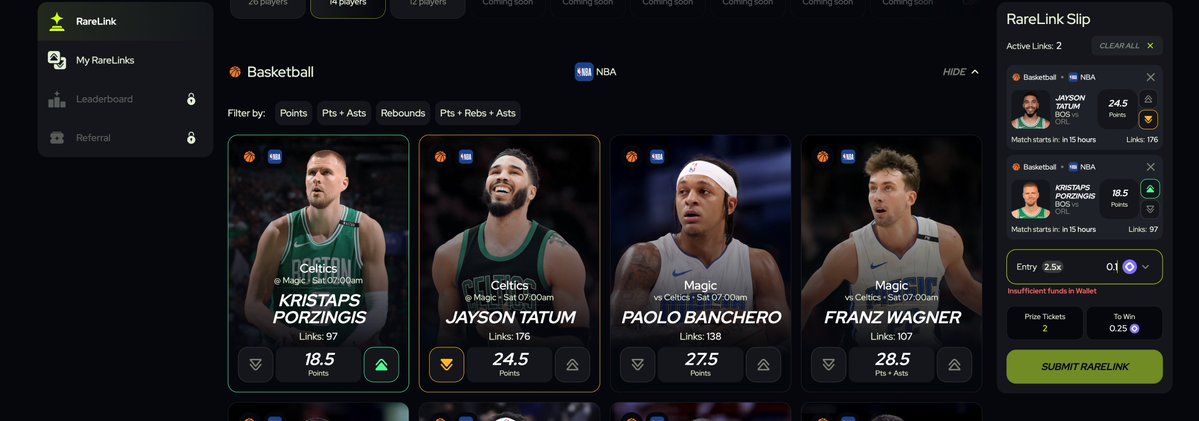Submit the RareLink entry
The image size is (1199, 421).
(x=1084, y=366)
